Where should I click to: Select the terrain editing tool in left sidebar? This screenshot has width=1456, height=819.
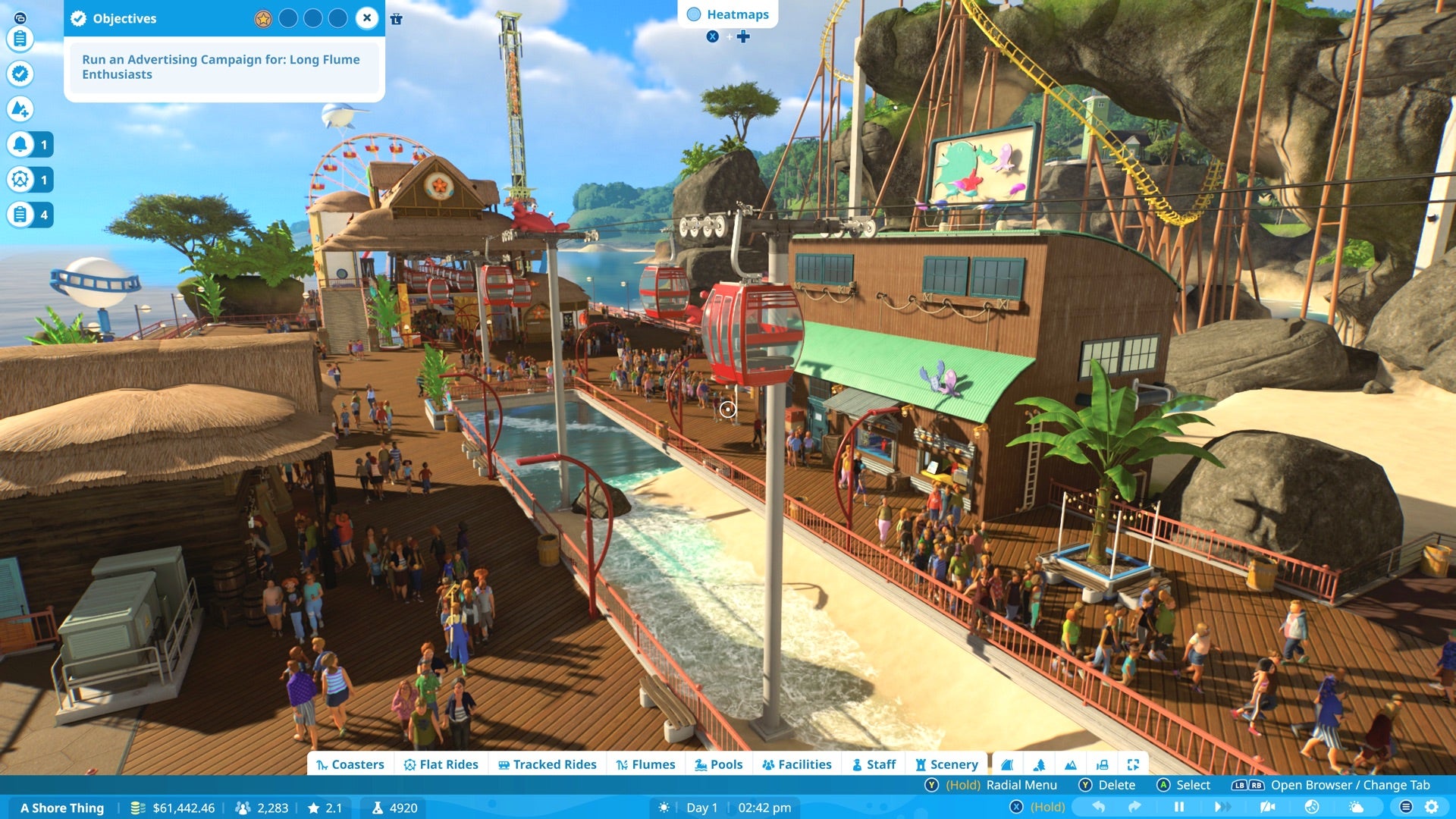[20, 109]
